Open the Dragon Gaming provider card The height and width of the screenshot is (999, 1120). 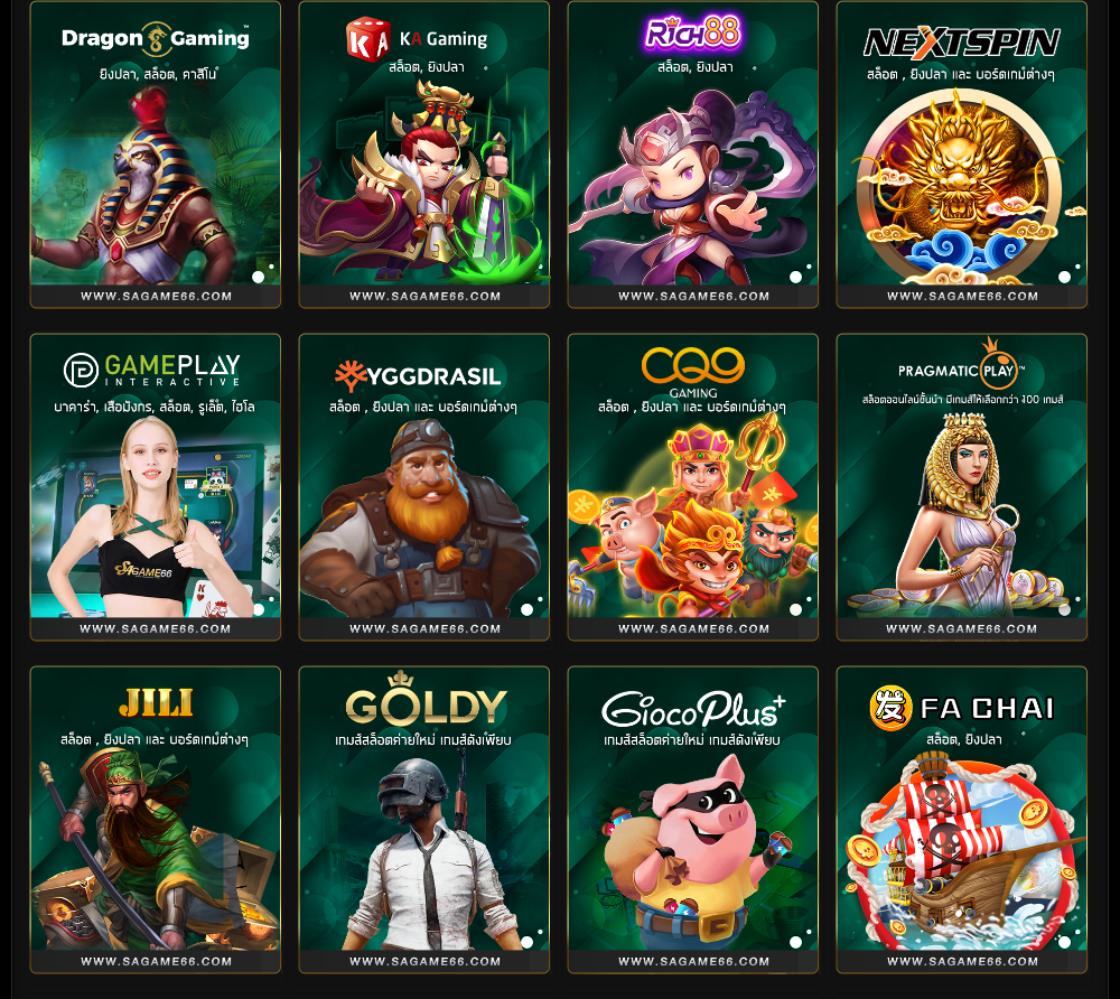[x=155, y=155]
